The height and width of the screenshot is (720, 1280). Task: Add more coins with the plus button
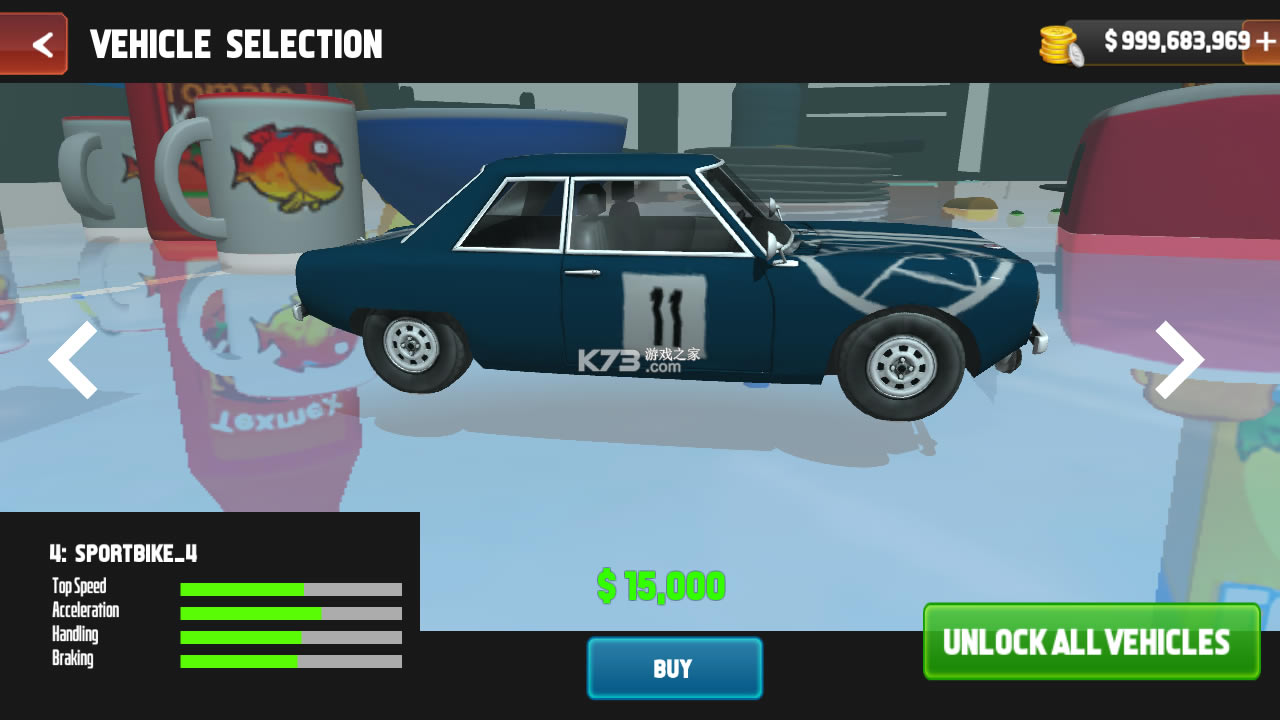1264,42
